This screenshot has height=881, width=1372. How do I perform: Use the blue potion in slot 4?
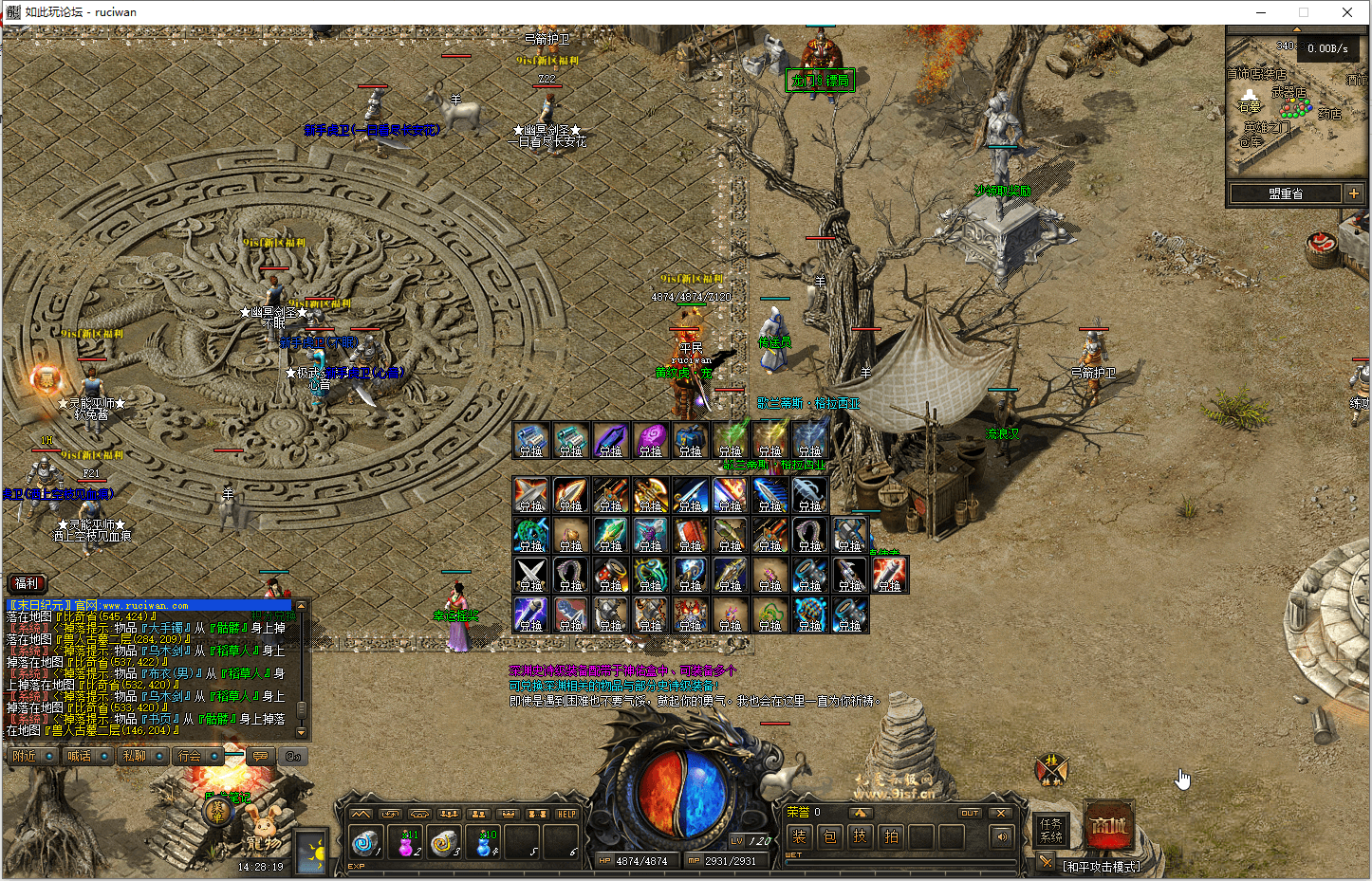(486, 842)
